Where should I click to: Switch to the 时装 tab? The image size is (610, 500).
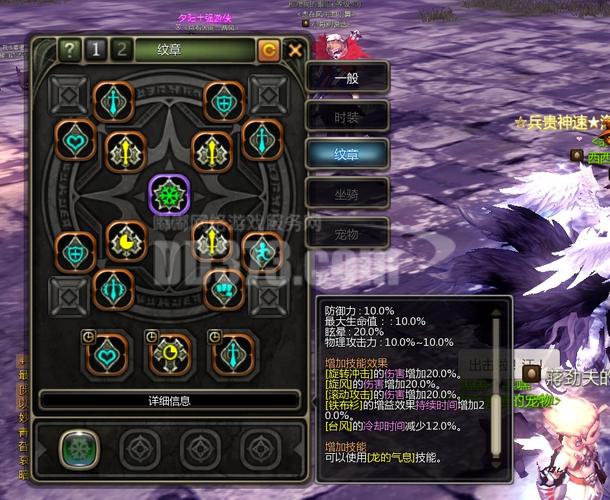pos(347,115)
